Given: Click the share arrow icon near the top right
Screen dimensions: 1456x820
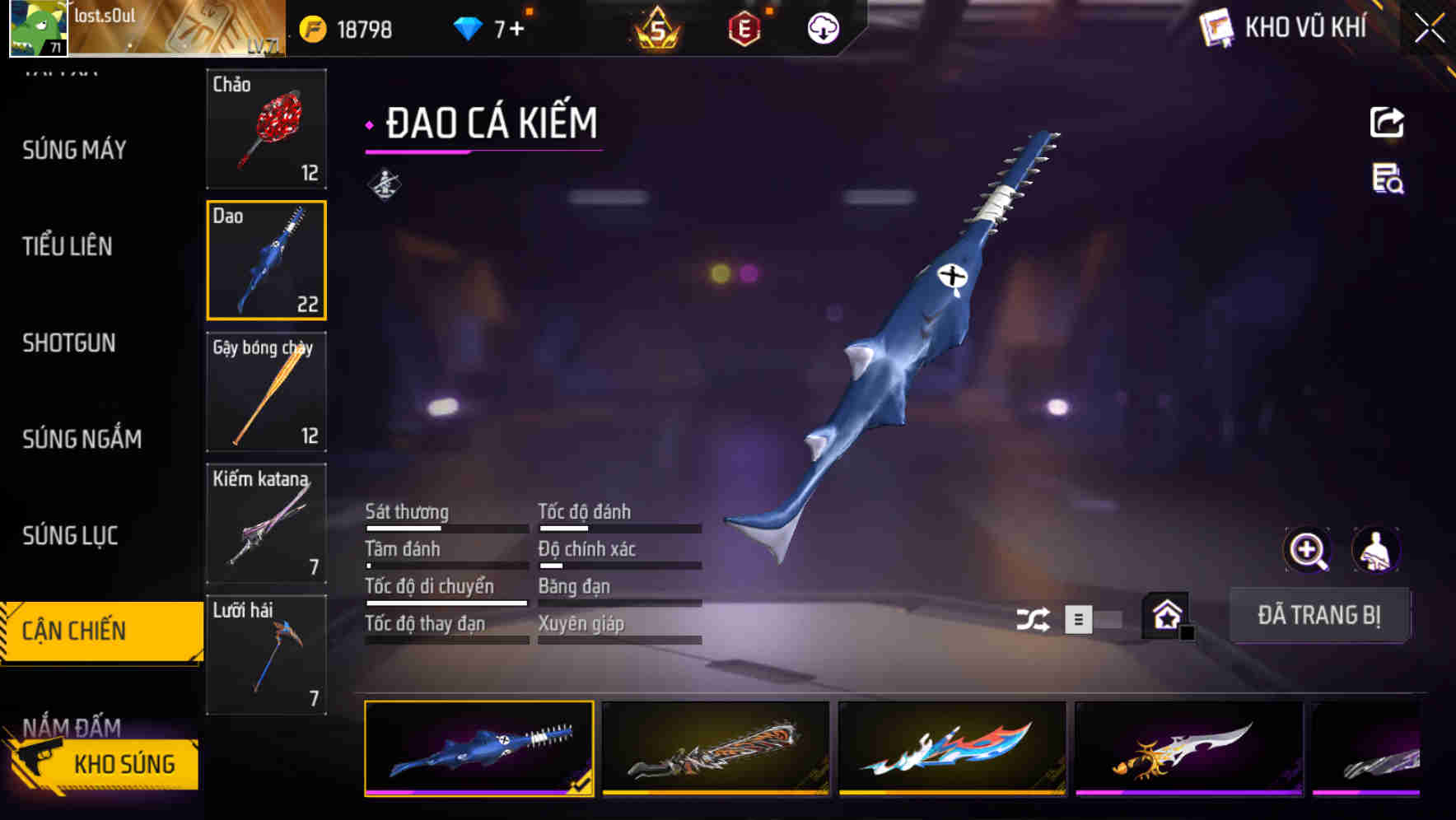Looking at the screenshot, I should 1388,122.
